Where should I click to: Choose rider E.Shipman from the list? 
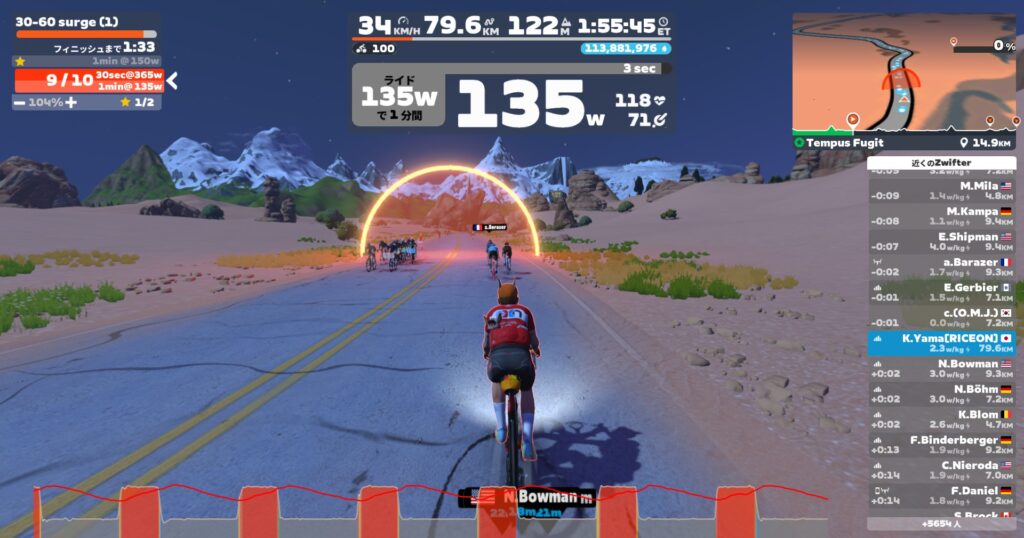click(941, 242)
